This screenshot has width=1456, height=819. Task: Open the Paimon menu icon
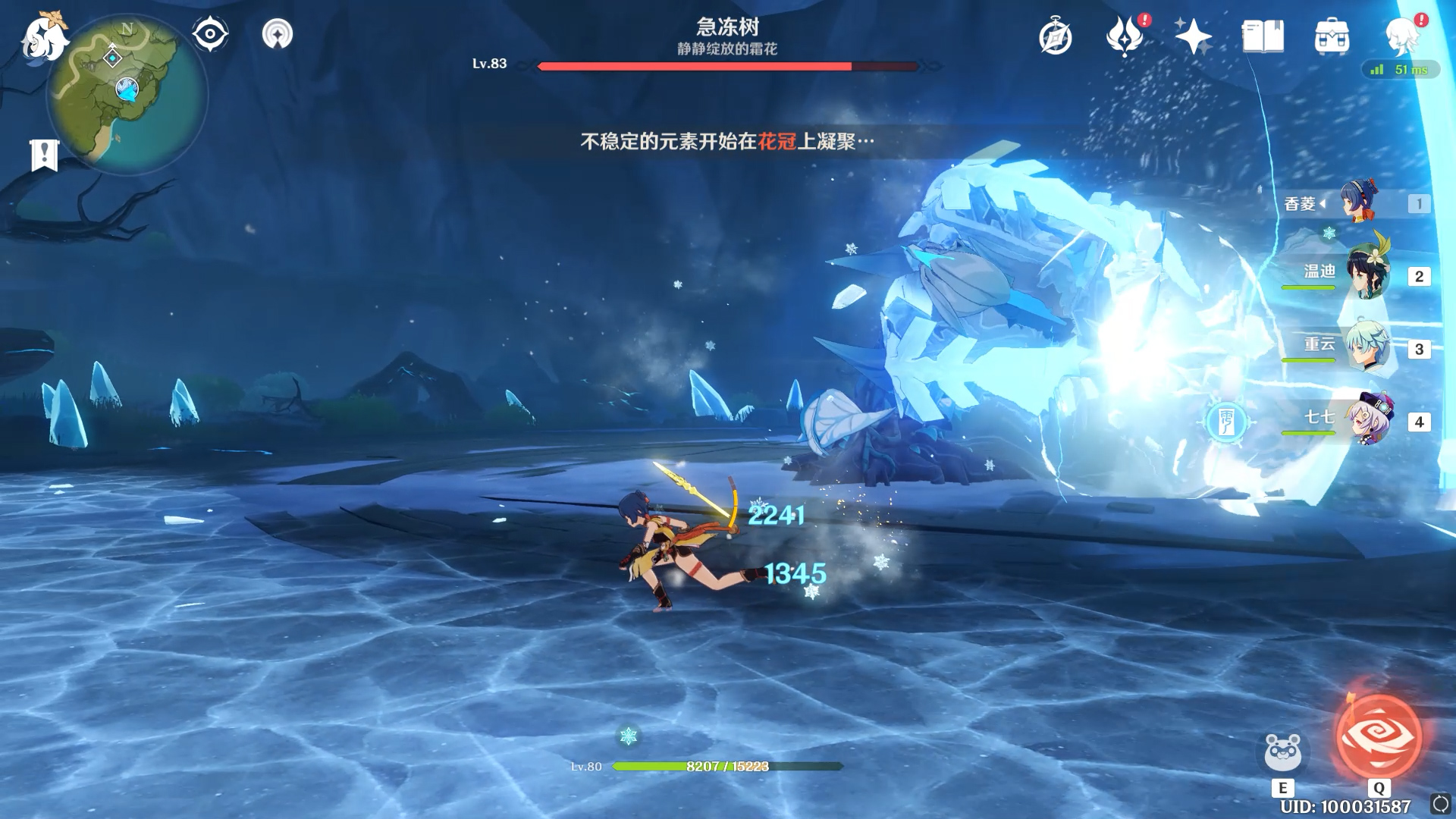point(44,36)
